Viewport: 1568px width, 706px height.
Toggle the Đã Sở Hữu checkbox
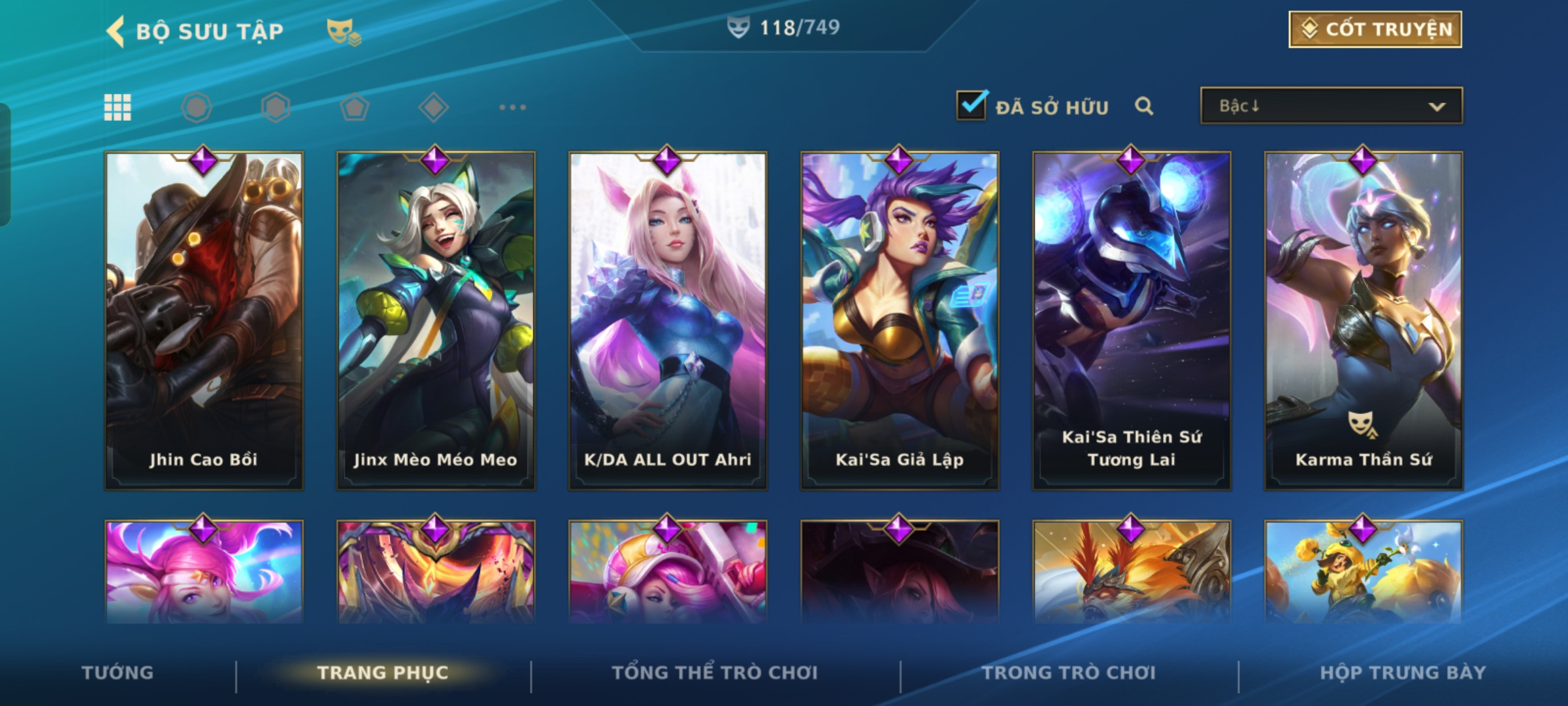(972, 105)
